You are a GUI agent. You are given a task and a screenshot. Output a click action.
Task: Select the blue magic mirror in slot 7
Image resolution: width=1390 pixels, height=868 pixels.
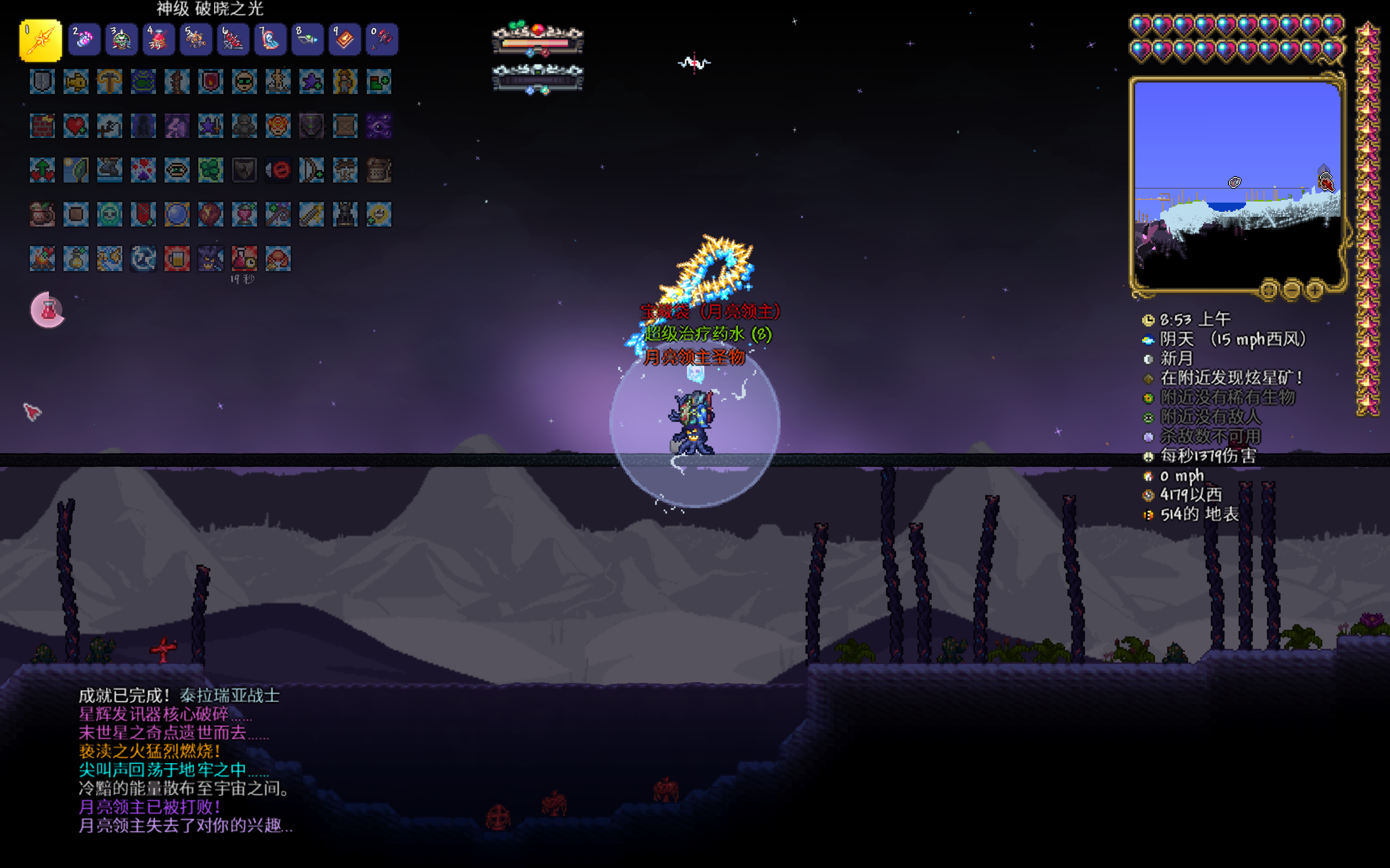(x=270, y=40)
